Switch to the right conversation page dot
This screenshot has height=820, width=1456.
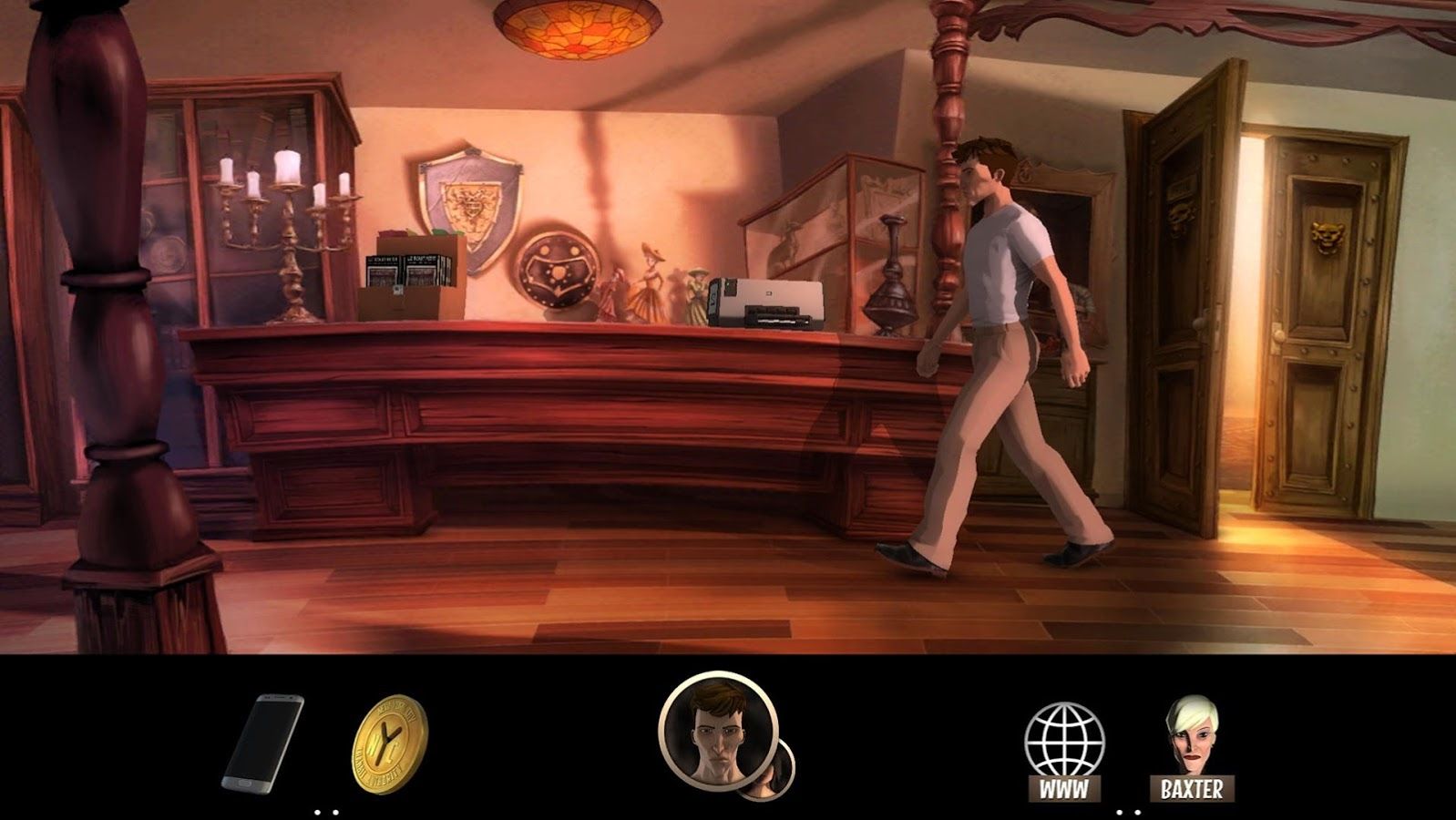pos(1138,813)
